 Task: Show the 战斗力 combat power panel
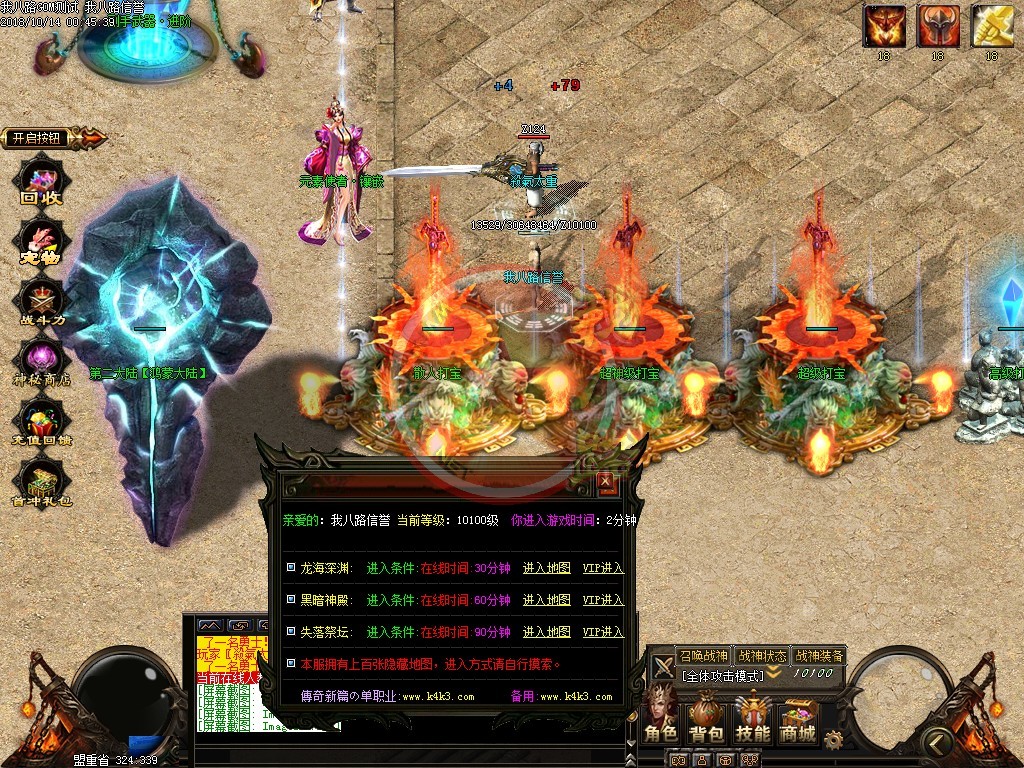[x=42, y=302]
